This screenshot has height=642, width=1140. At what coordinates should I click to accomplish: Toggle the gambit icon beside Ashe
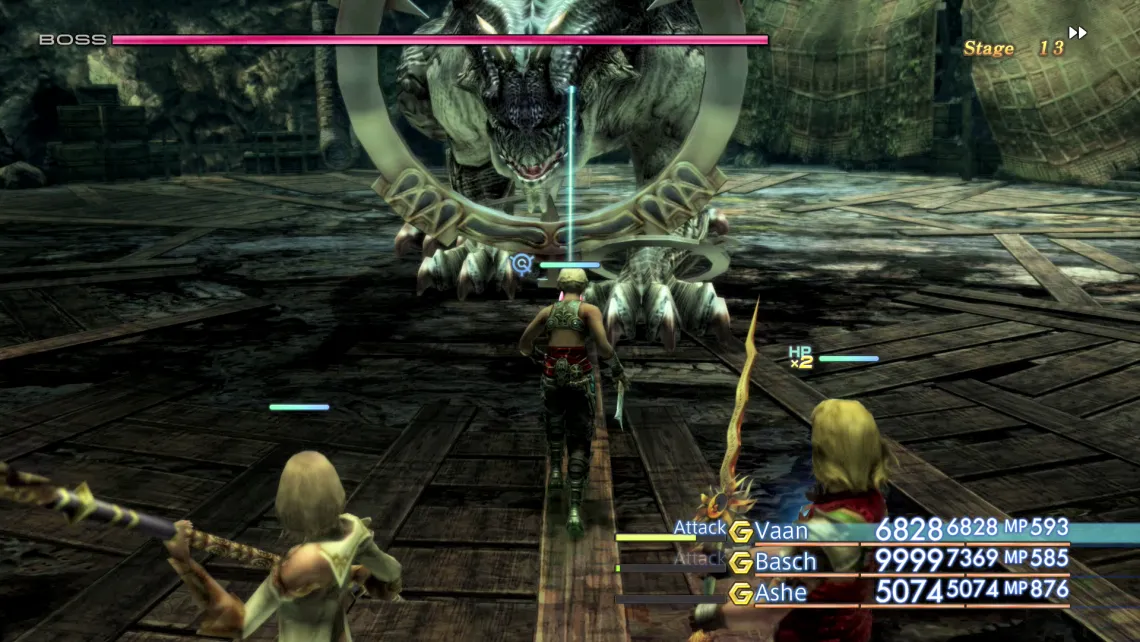[740, 594]
